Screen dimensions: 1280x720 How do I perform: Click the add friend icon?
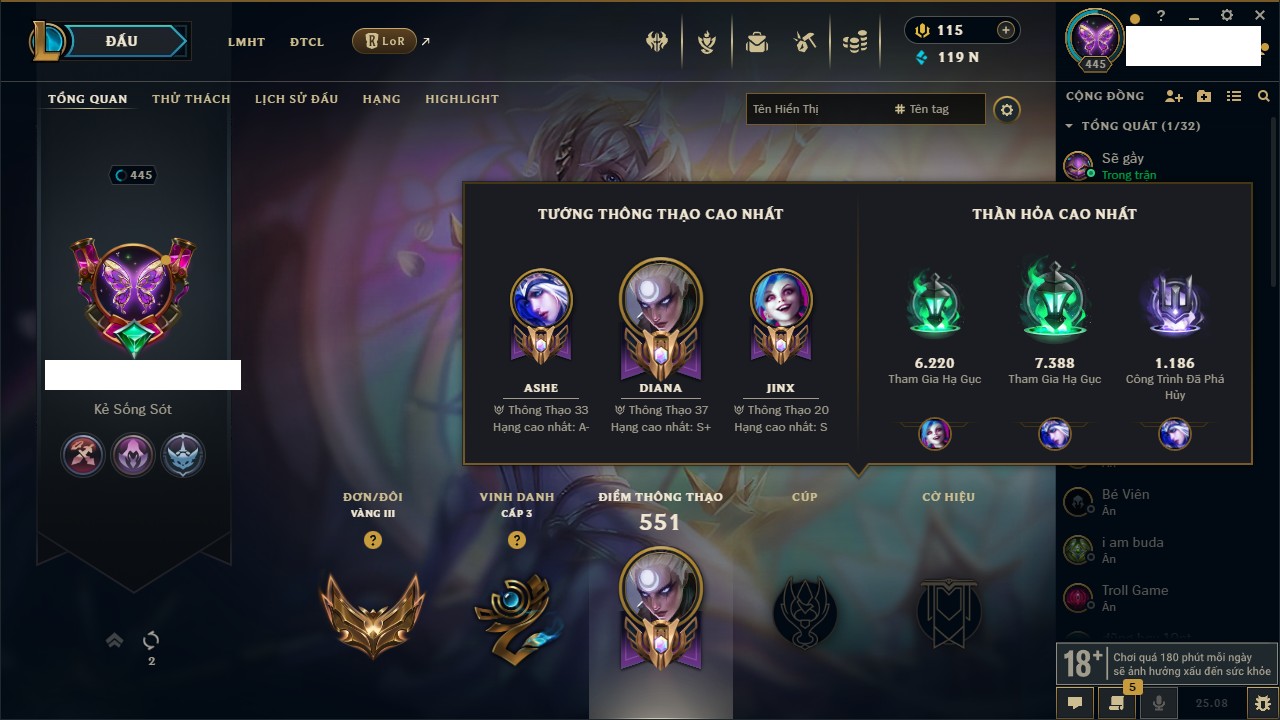1174,96
